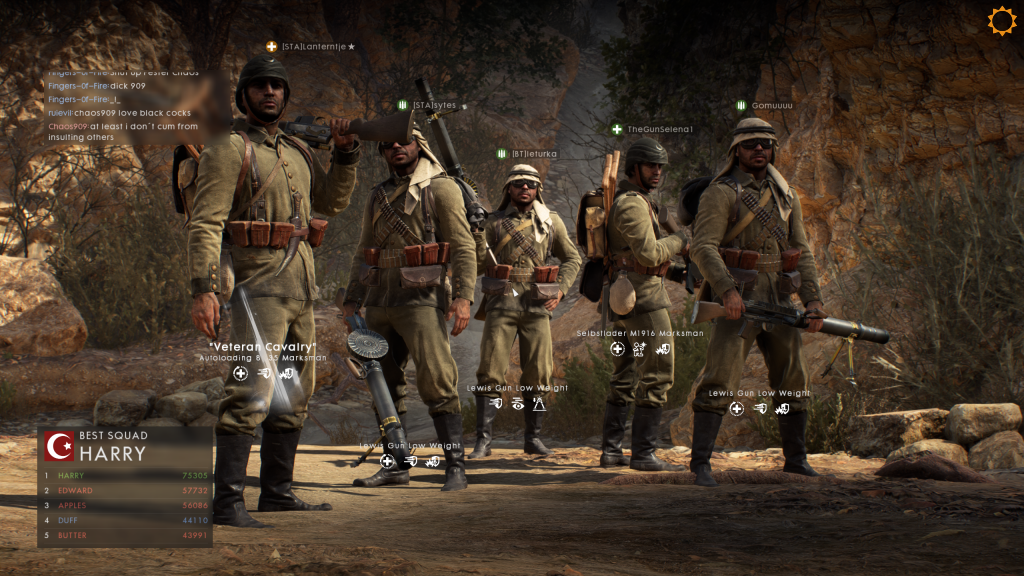Viewport: 1024px width, 576px height.
Task: Open the settings gear icon
Action: [1001, 21]
